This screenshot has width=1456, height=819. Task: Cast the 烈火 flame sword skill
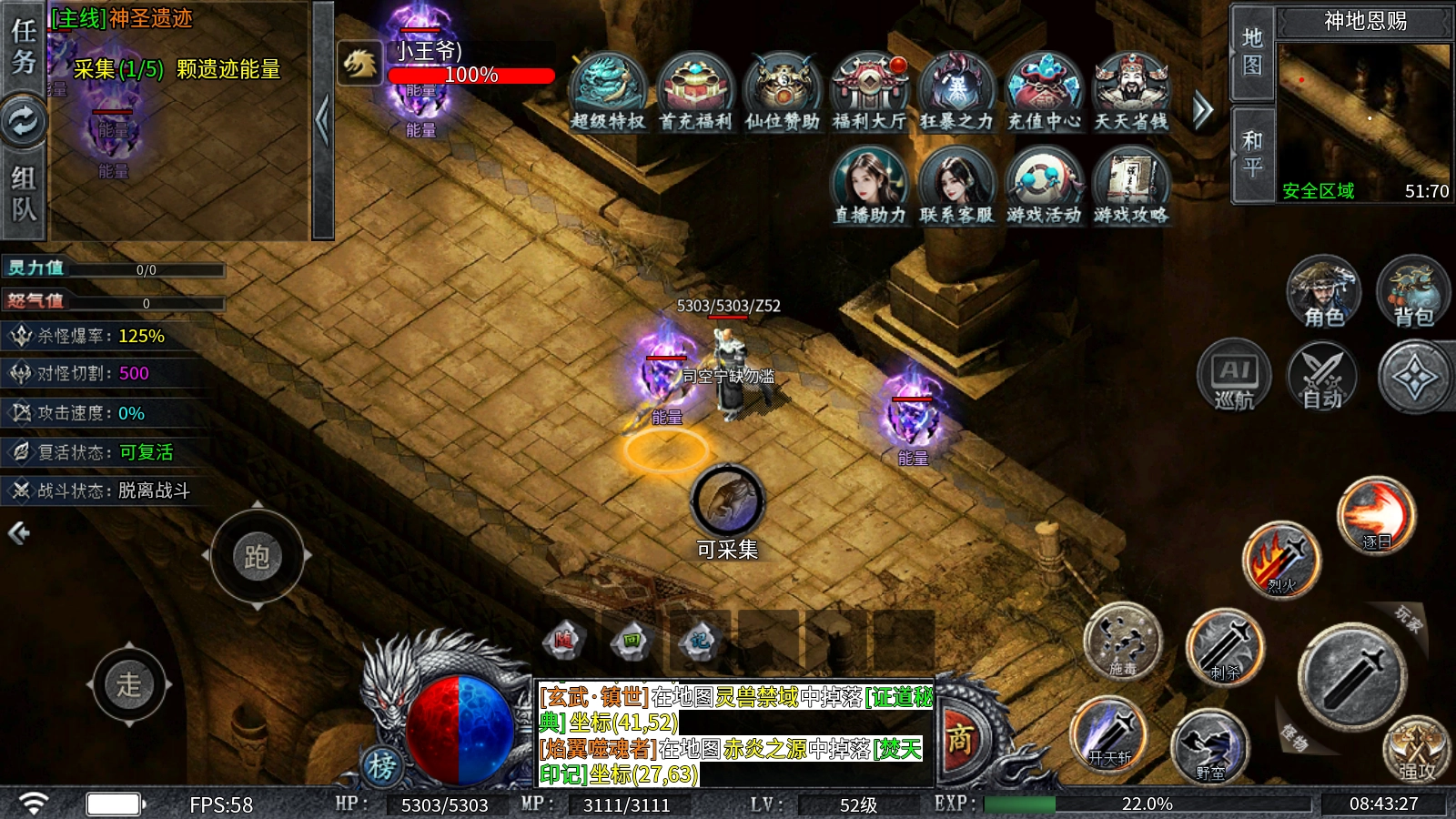point(1281,560)
